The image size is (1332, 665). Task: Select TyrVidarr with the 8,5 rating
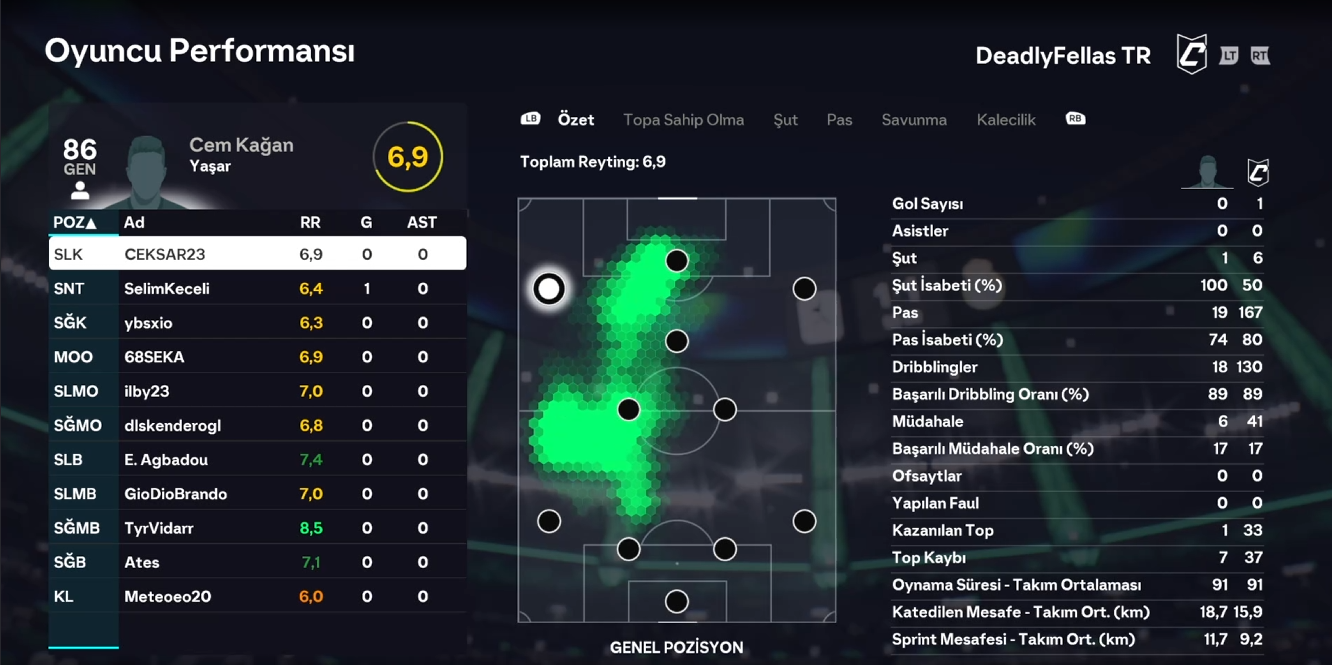[x=257, y=528]
